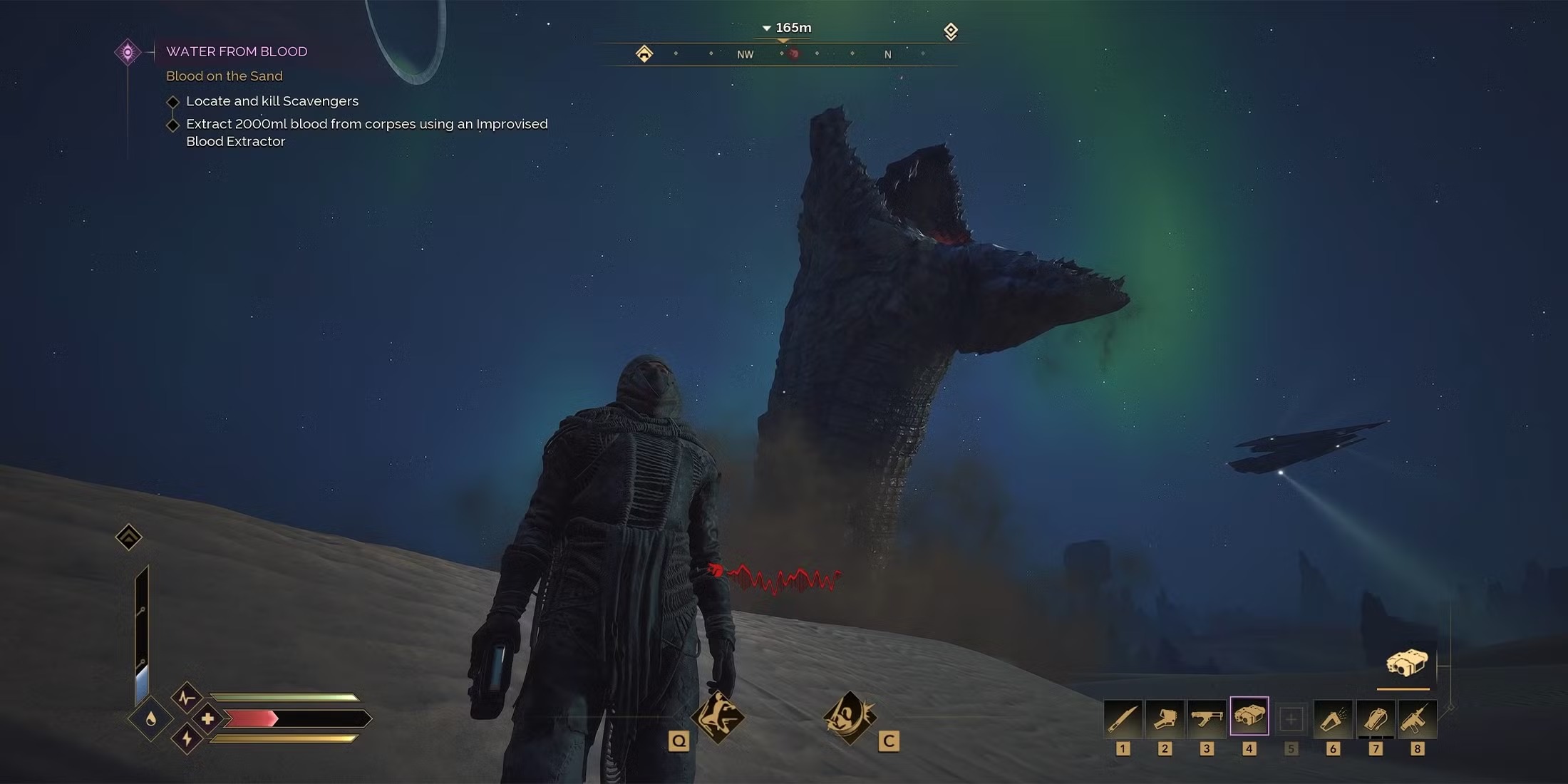Collapse the 165m distance indicator arrow
Image resolution: width=1568 pixels, height=784 pixels.
point(768,28)
